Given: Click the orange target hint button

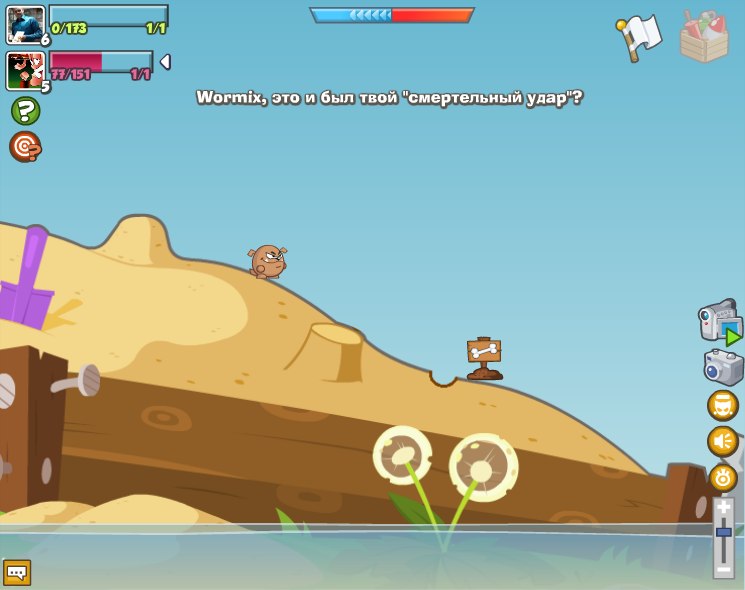Looking at the screenshot, I should coord(25,147).
